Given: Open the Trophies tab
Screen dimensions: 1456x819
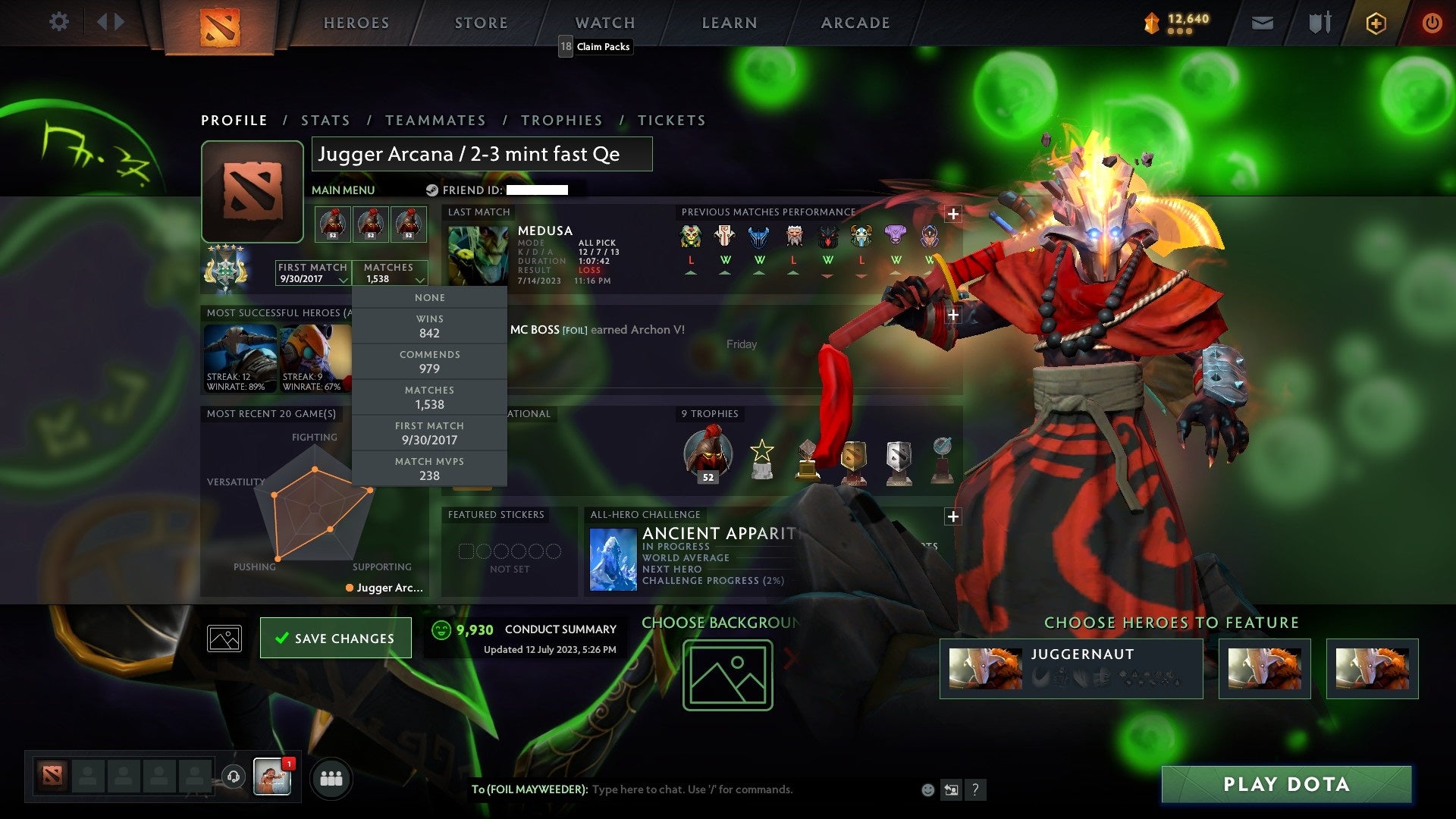Looking at the screenshot, I should (561, 120).
